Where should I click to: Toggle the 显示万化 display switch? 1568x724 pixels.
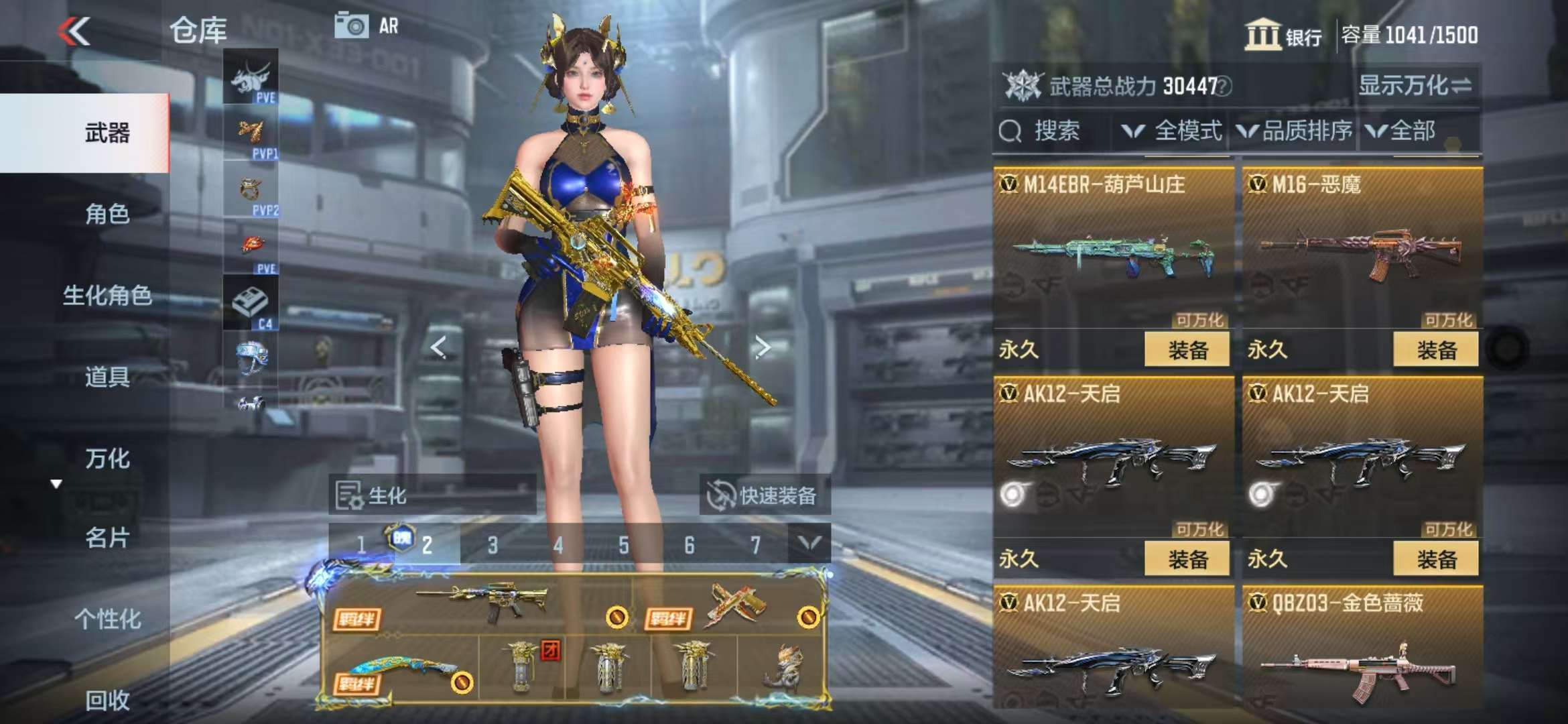point(1415,86)
